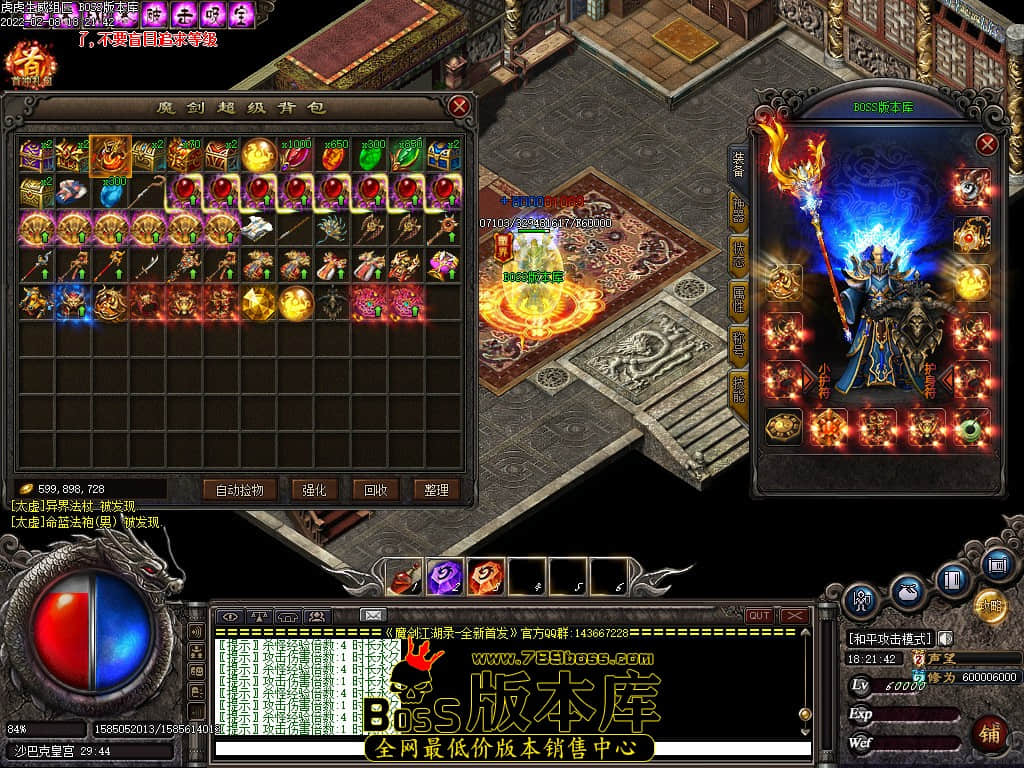Select the 回收 recycle button
The height and width of the screenshot is (768, 1024).
click(x=375, y=489)
